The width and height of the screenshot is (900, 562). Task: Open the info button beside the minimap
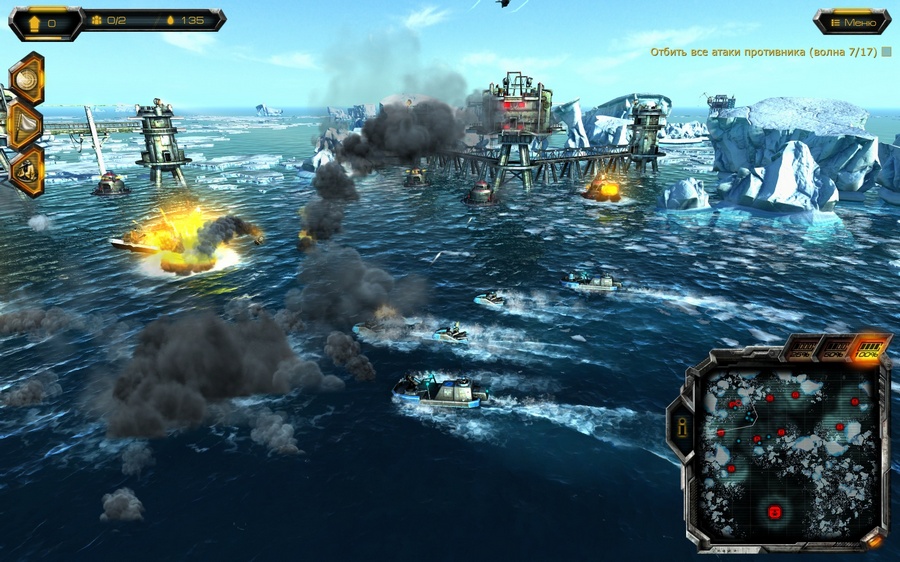683,427
